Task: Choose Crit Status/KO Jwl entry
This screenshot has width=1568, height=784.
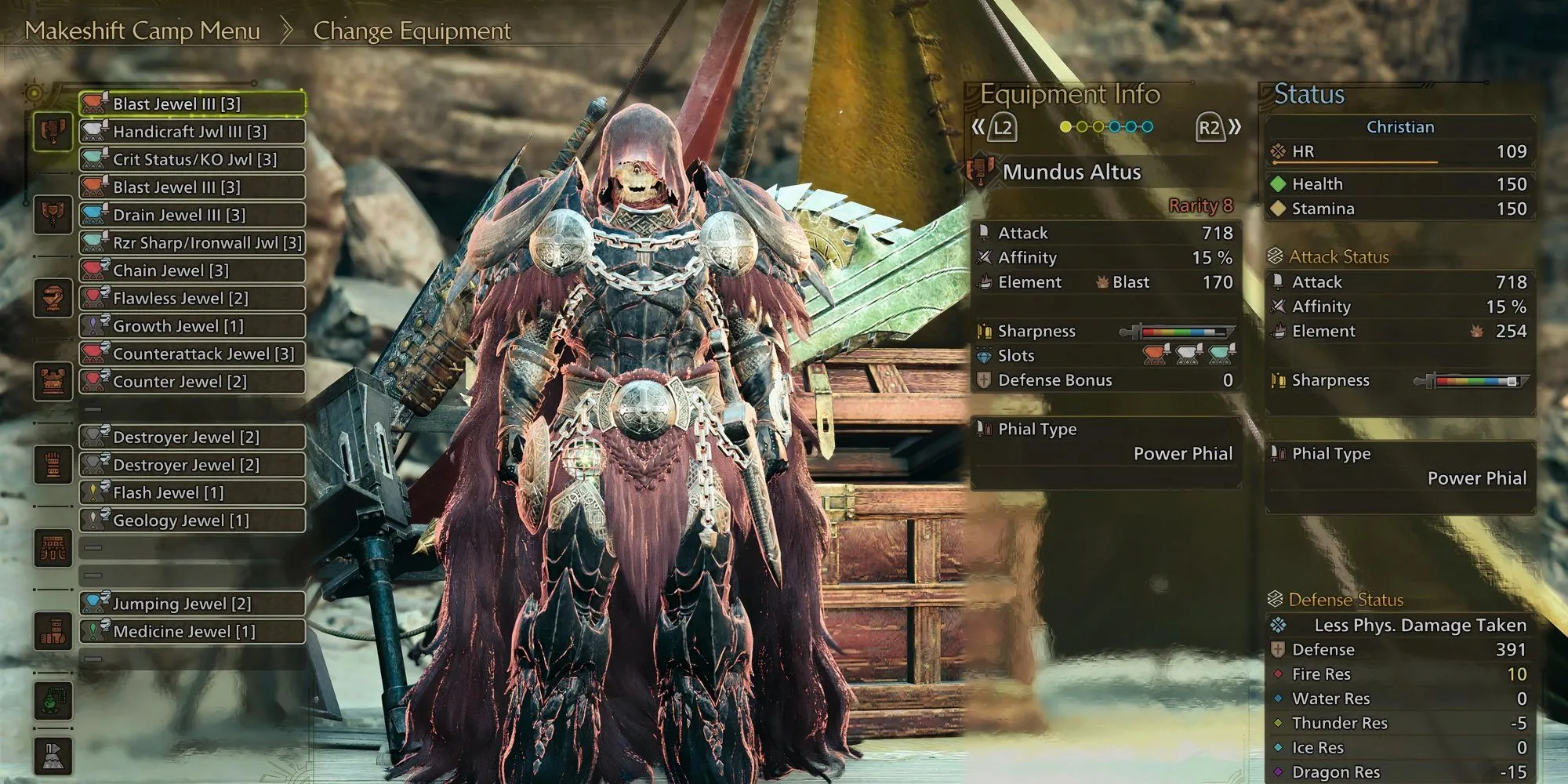Action: point(192,159)
